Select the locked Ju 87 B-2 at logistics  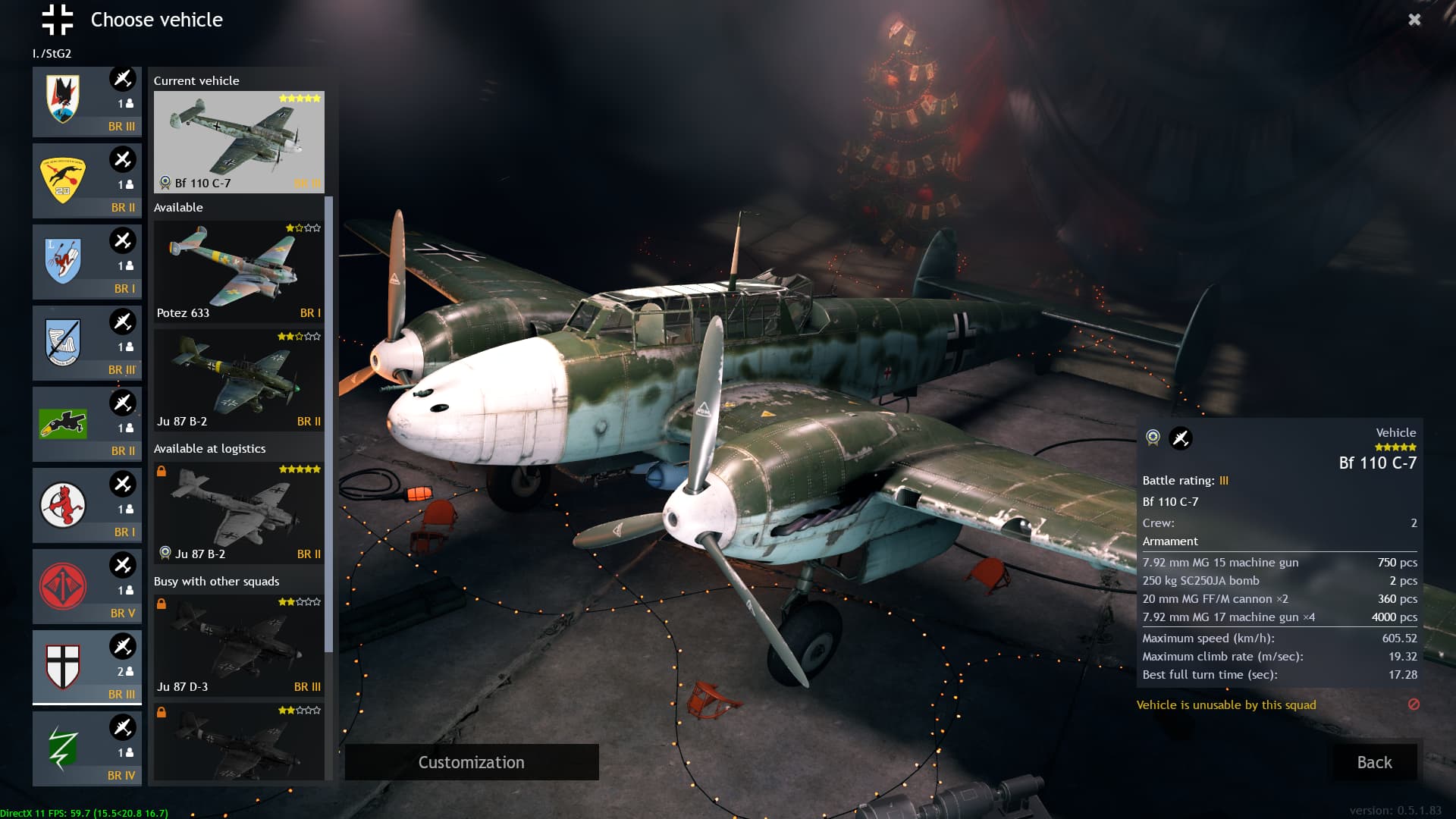click(x=239, y=512)
